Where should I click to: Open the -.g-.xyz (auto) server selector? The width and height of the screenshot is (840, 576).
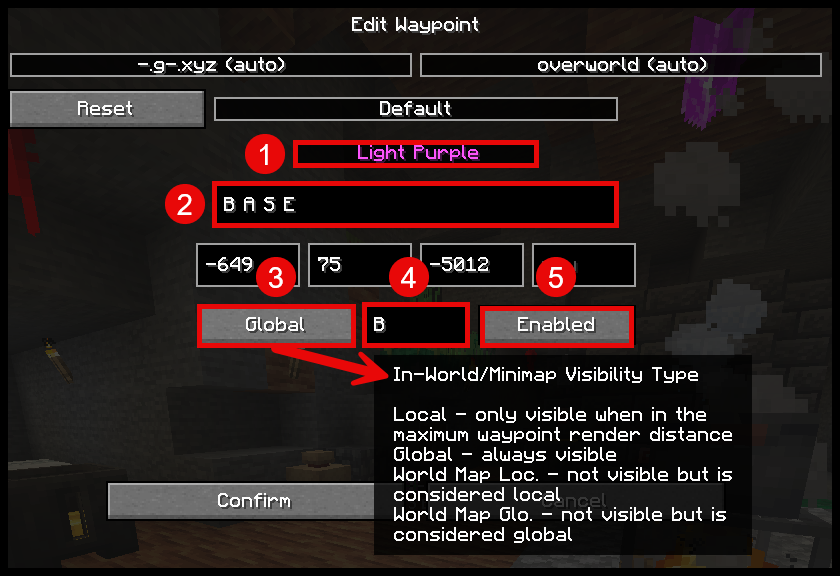(x=211, y=65)
